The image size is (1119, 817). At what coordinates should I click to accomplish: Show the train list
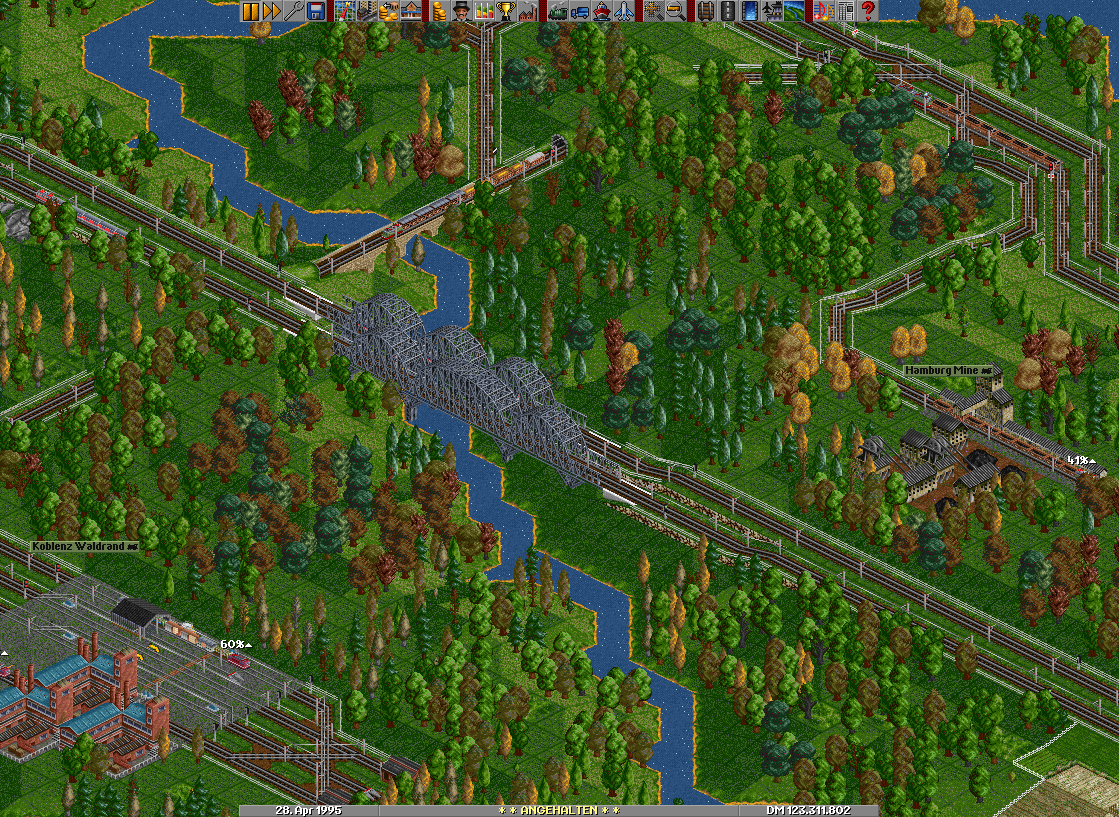pos(557,11)
